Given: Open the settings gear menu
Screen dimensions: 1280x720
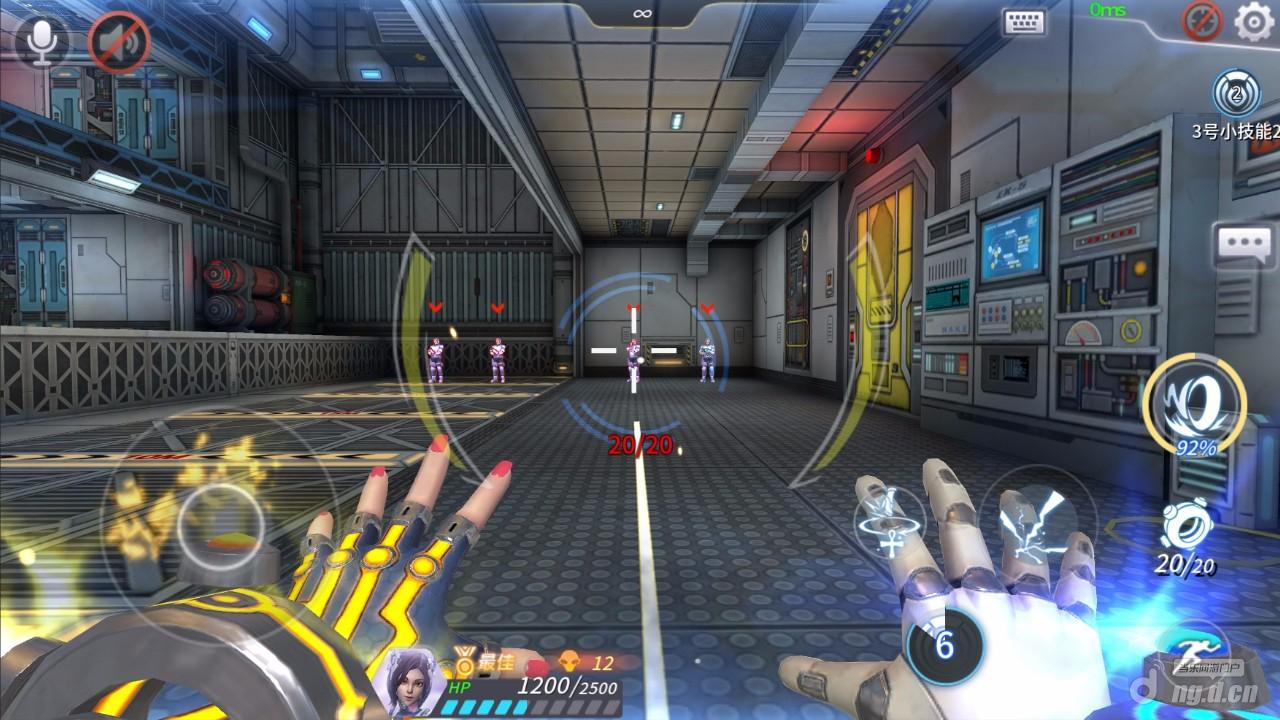Looking at the screenshot, I should [1253, 21].
